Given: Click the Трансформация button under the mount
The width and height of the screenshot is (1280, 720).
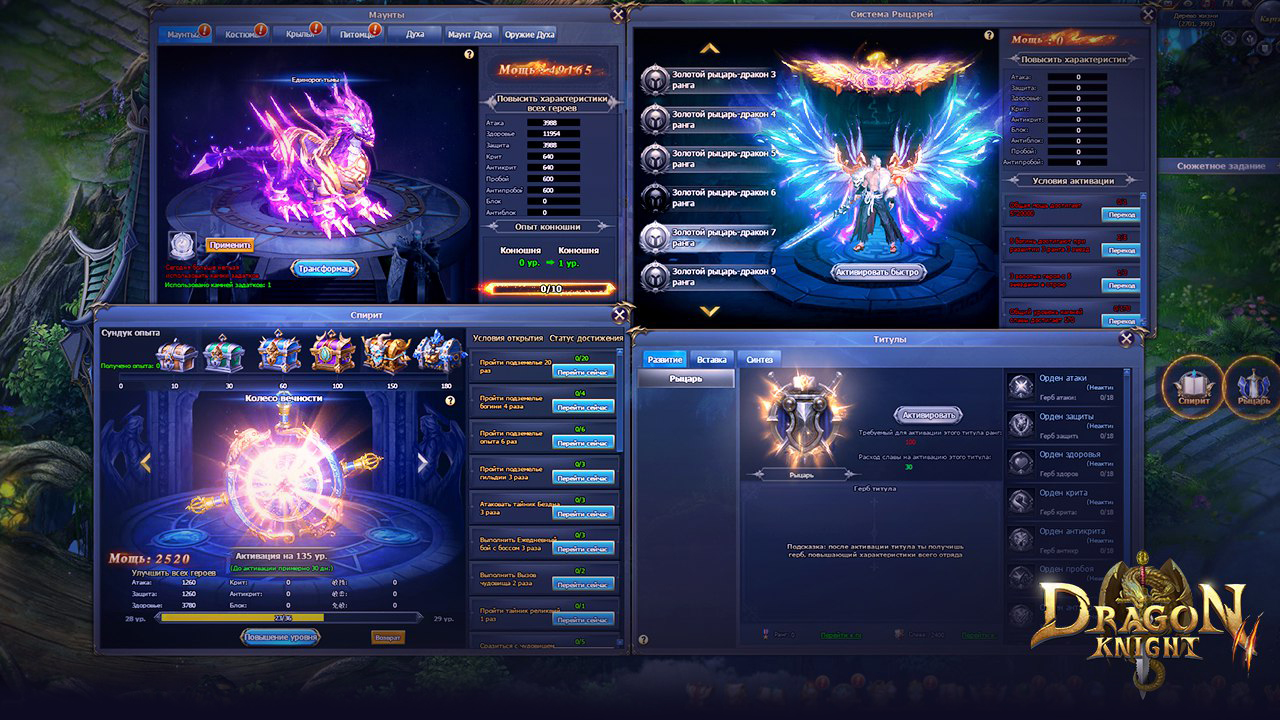Looking at the screenshot, I should [326, 268].
